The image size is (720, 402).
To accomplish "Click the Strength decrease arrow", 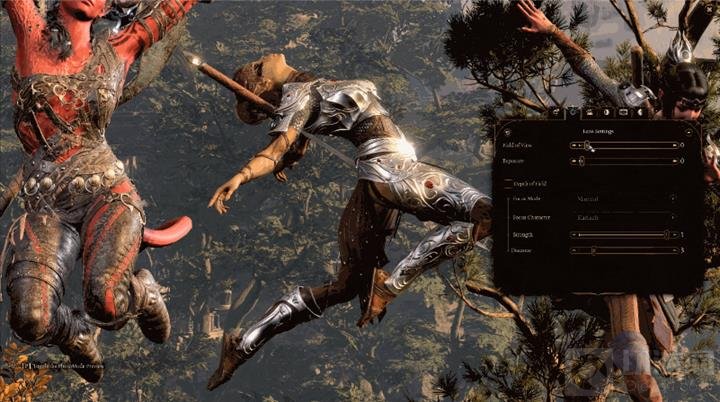I will 573,234.
